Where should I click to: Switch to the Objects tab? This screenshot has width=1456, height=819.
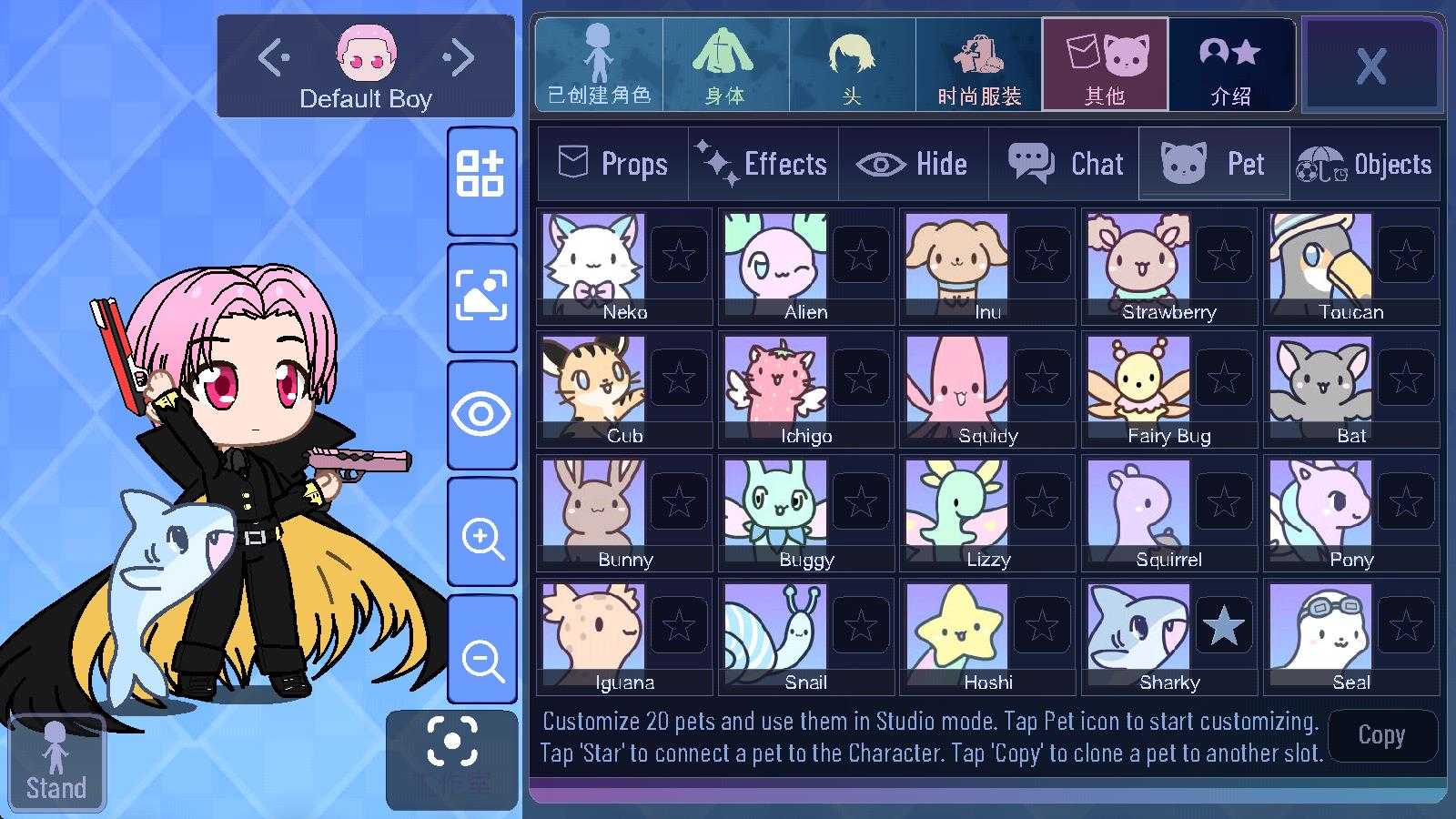tap(1364, 164)
